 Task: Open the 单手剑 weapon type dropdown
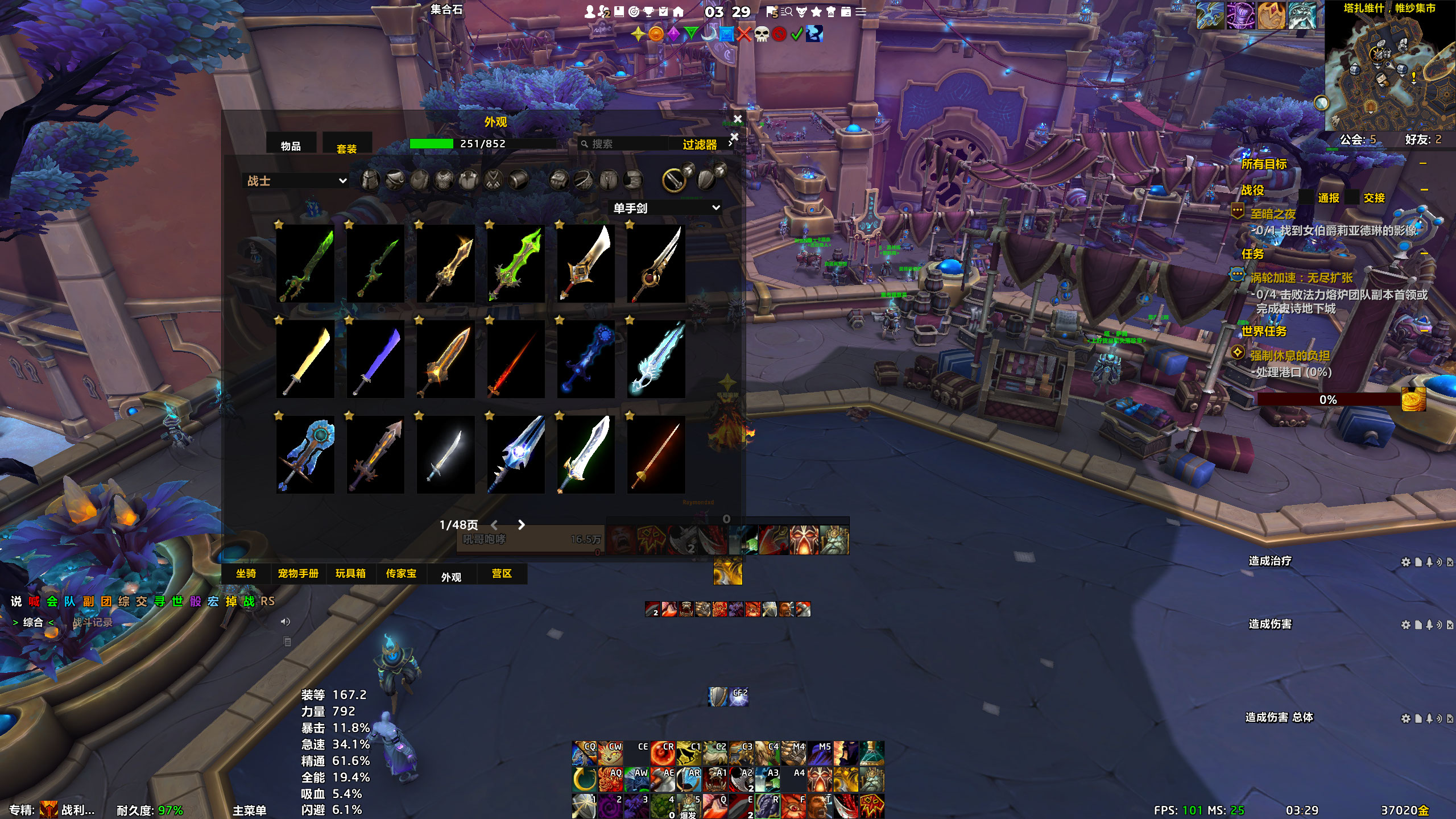[666, 208]
